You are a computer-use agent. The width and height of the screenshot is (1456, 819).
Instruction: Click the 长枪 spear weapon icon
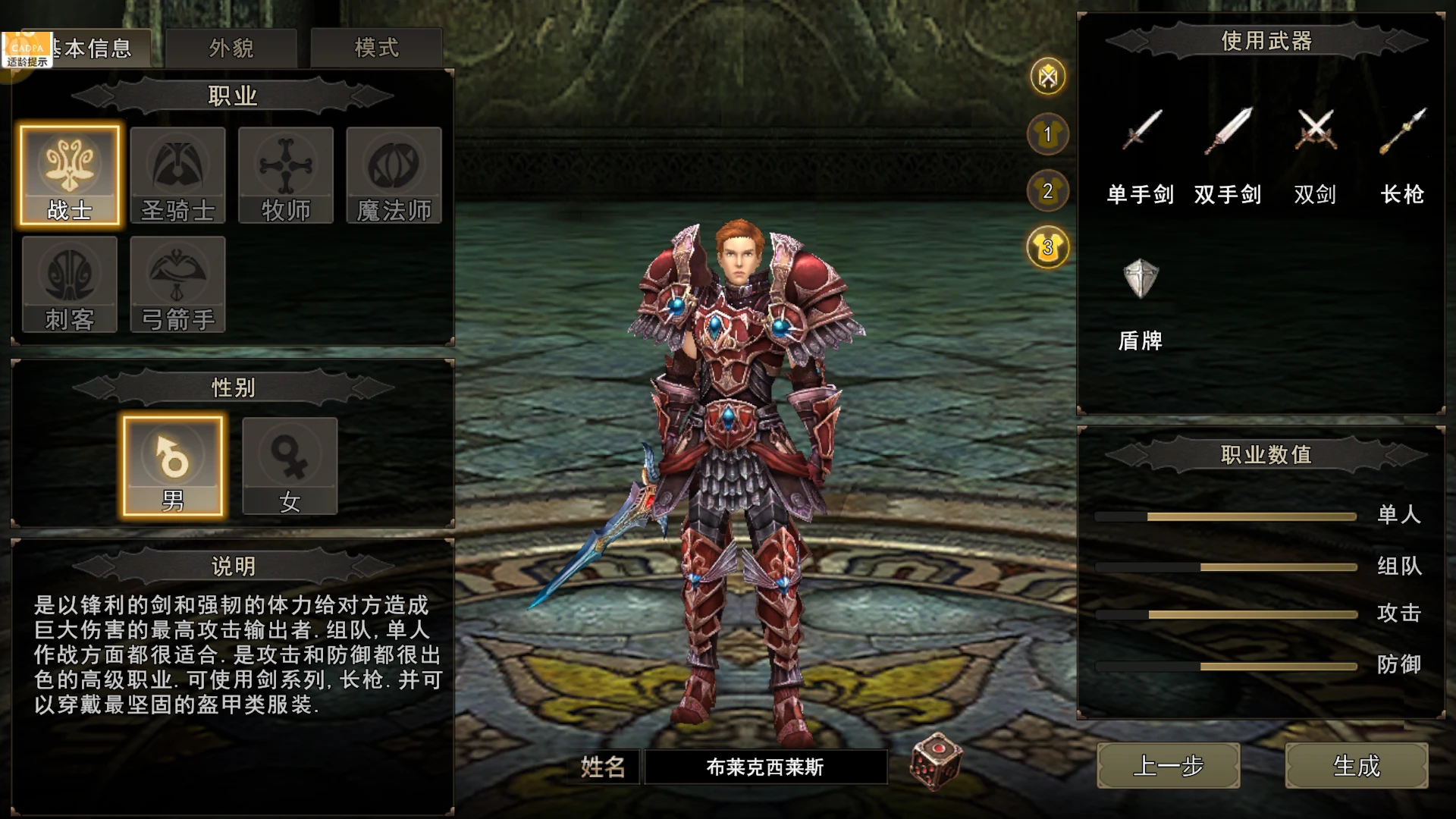coord(1403,133)
